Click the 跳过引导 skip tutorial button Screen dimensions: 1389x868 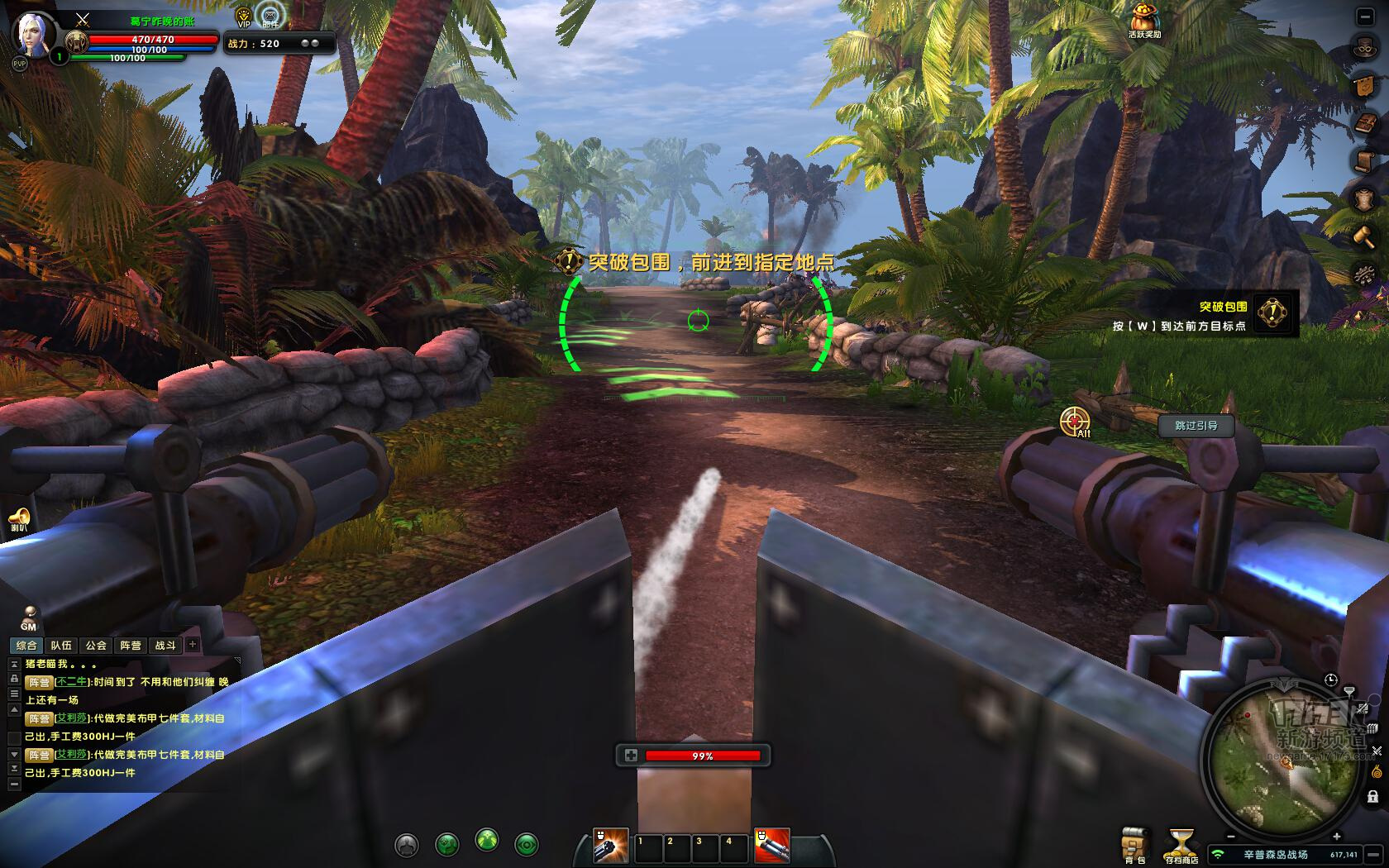[x=1196, y=426]
